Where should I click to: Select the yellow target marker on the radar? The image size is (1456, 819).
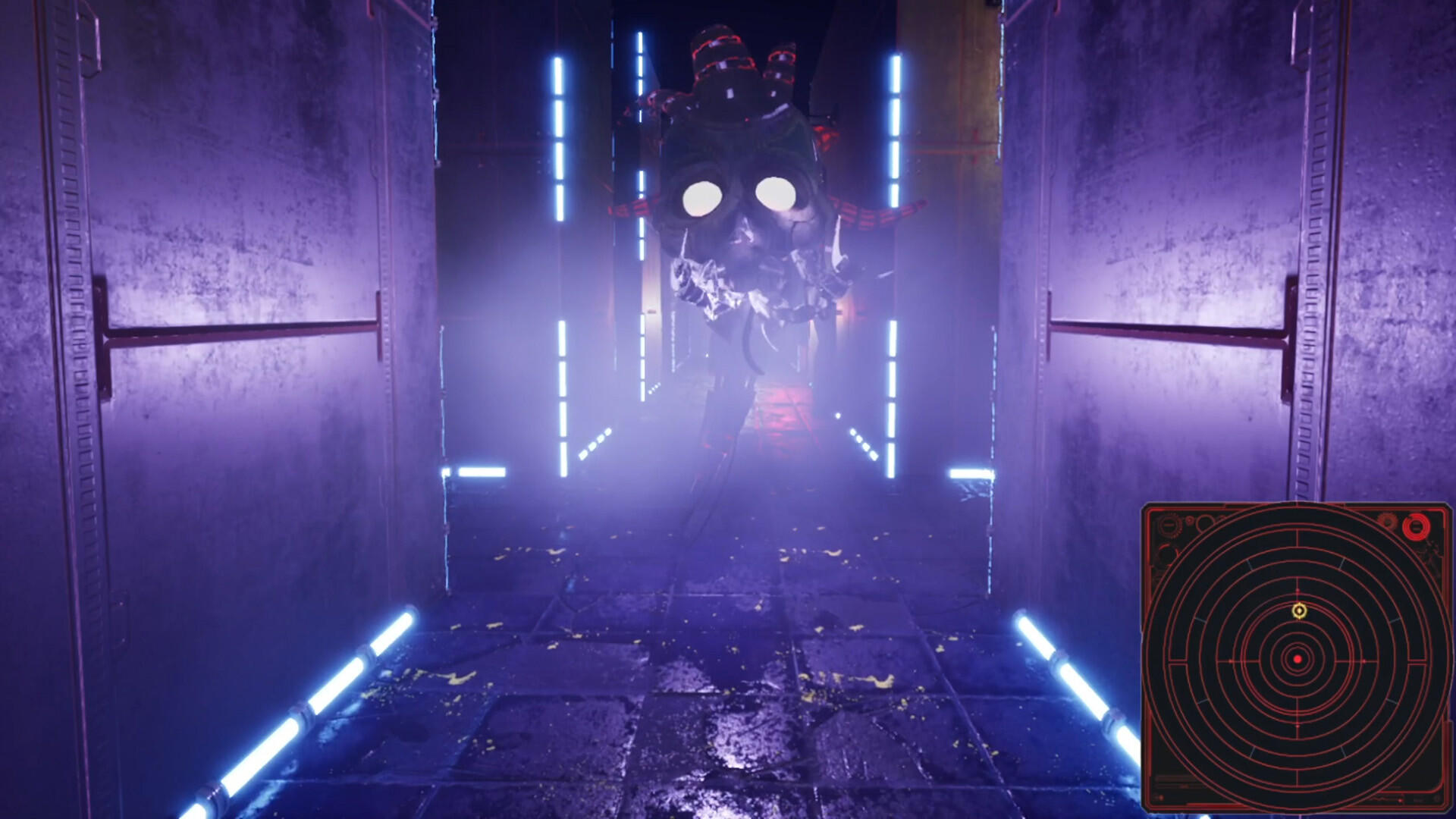click(1299, 610)
